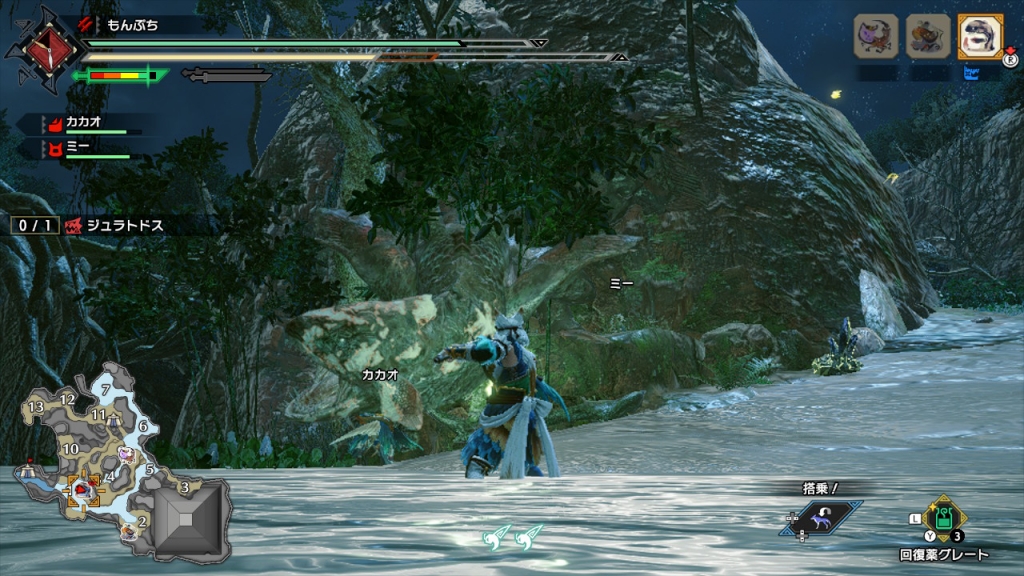1024x576 pixels.
Task: Activate the 搭乗! mount action panel
Action: [822, 517]
